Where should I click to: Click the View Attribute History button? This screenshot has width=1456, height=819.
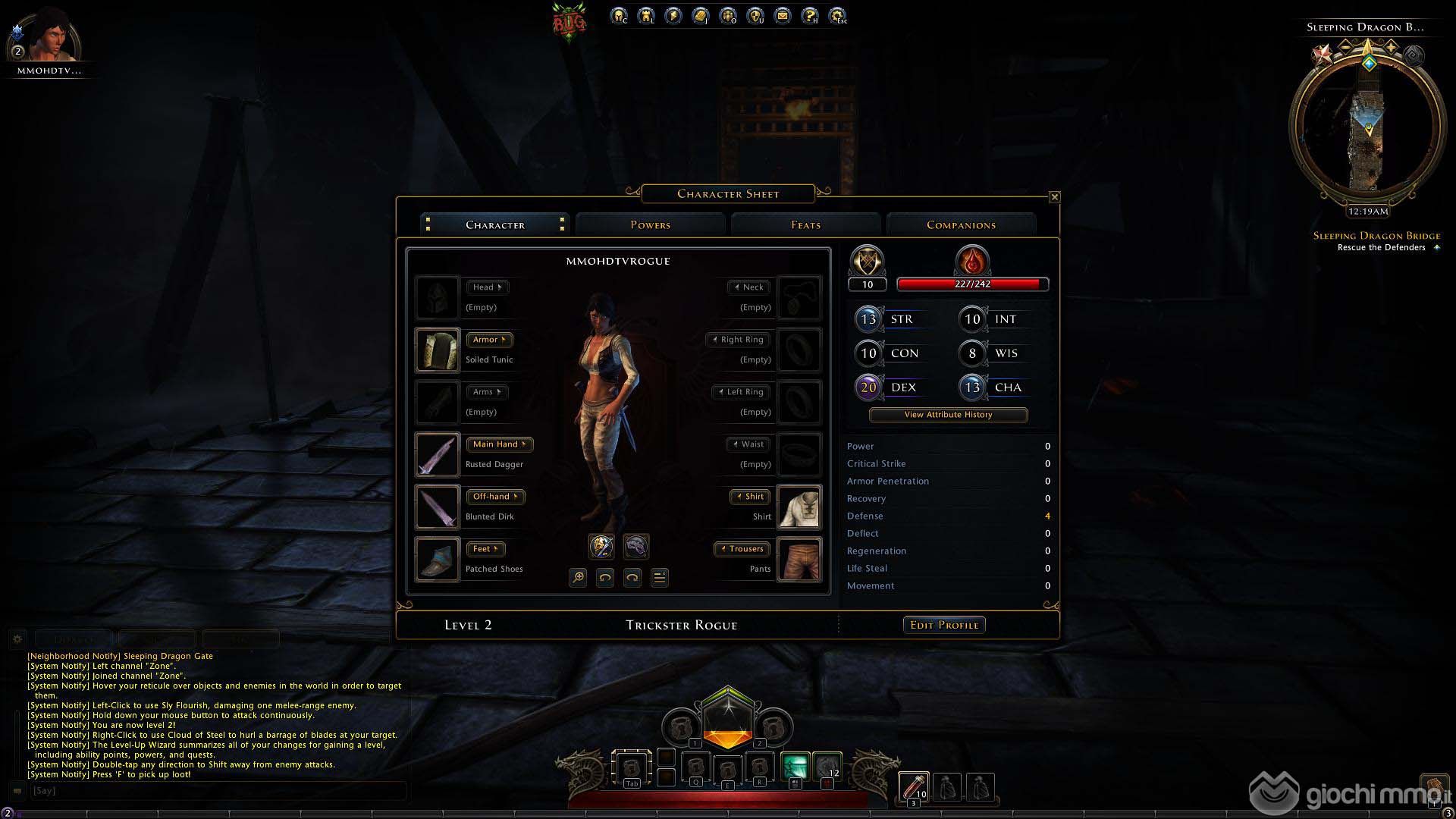(x=948, y=415)
